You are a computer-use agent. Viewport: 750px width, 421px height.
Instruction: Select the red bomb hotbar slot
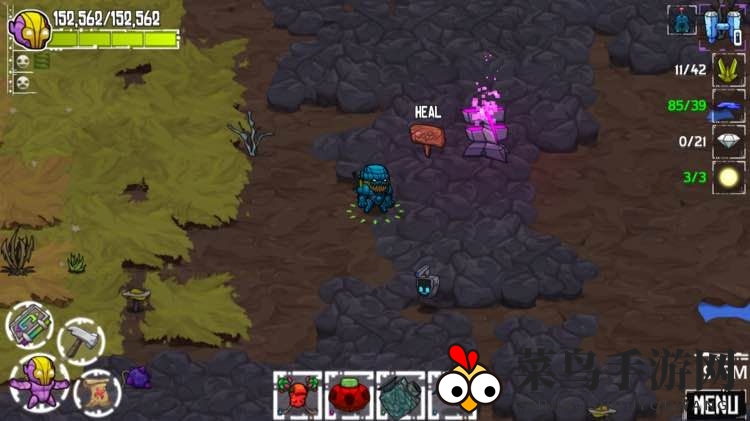pos(349,396)
